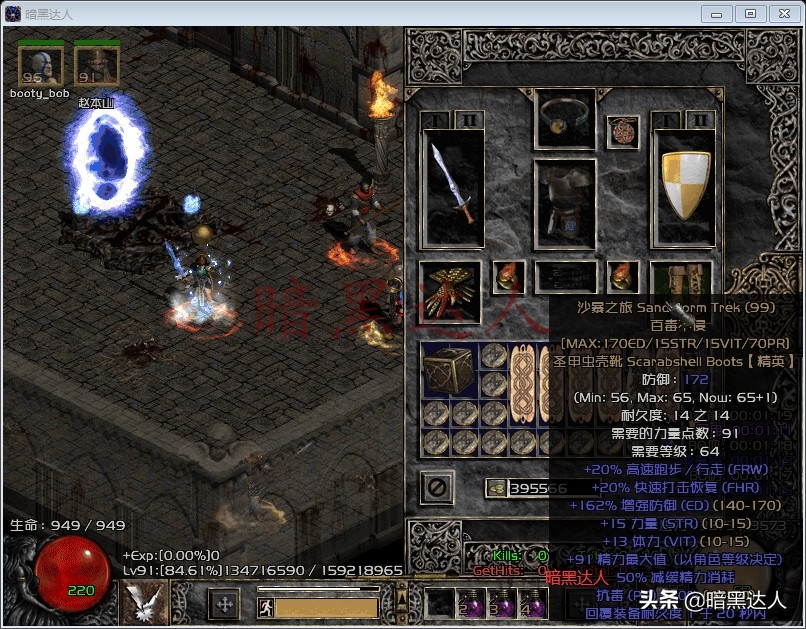Click the gold coin button beside 395566
Image resolution: width=806 pixels, height=629 pixels.
coord(496,488)
